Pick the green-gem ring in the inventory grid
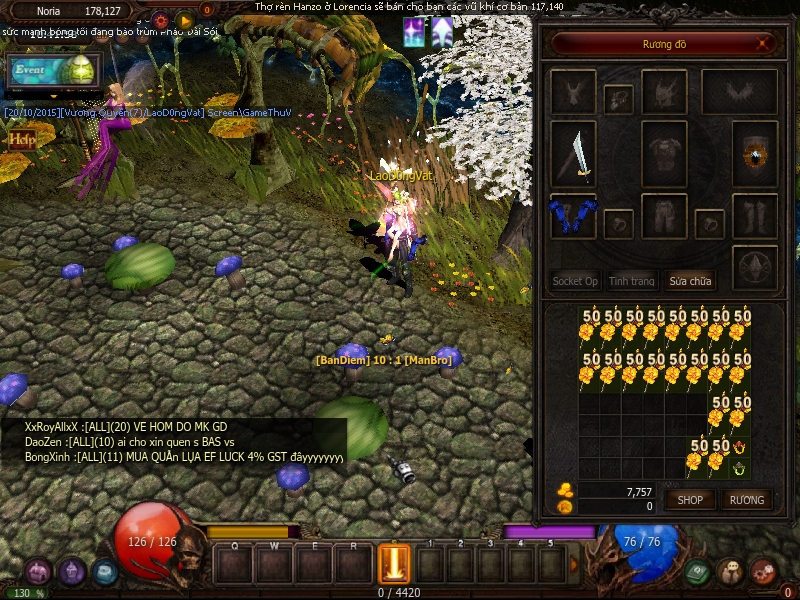The width and height of the screenshot is (800, 600). click(x=740, y=468)
